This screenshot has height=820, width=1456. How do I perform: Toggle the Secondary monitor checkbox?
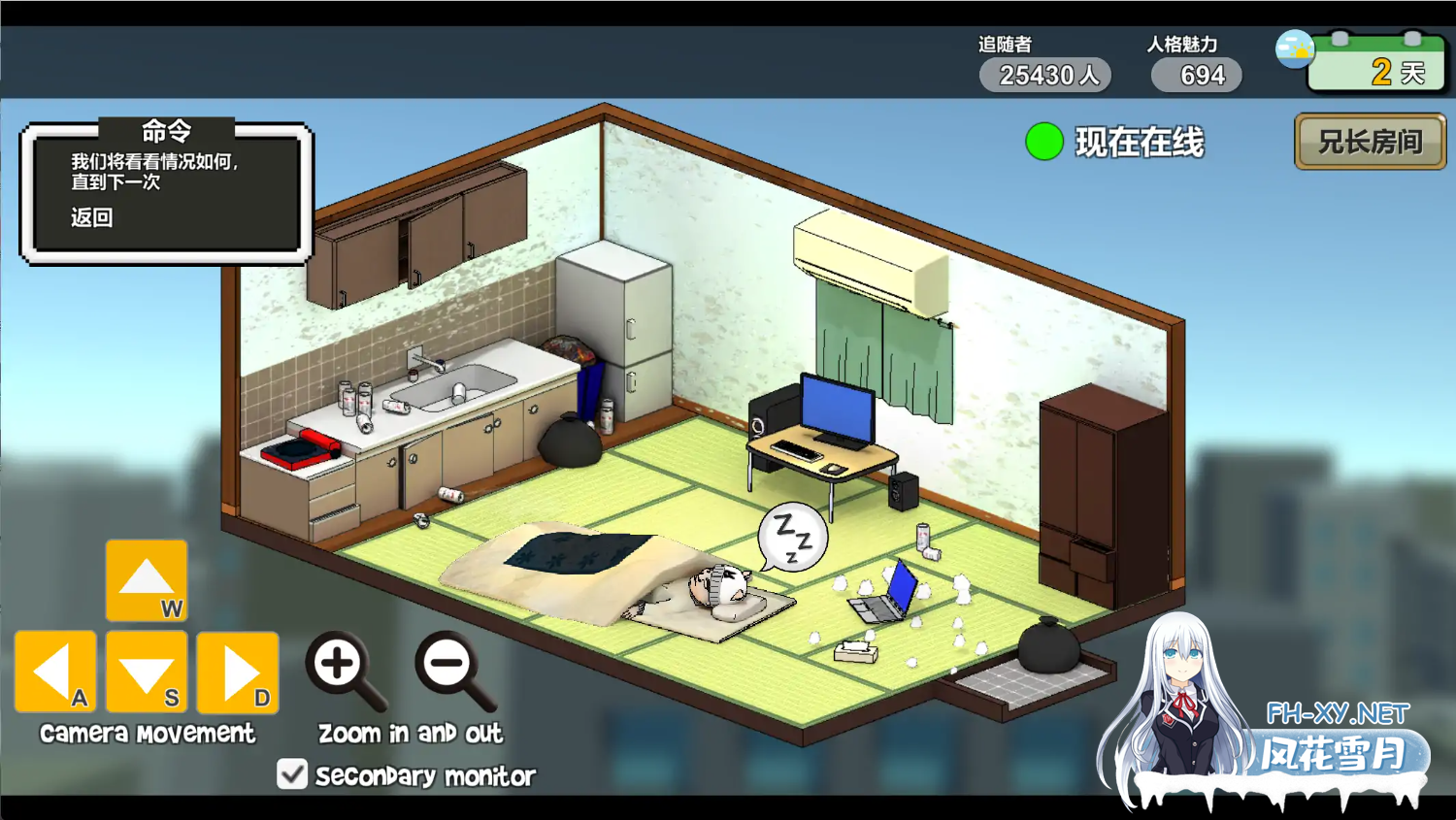(292, 774)
